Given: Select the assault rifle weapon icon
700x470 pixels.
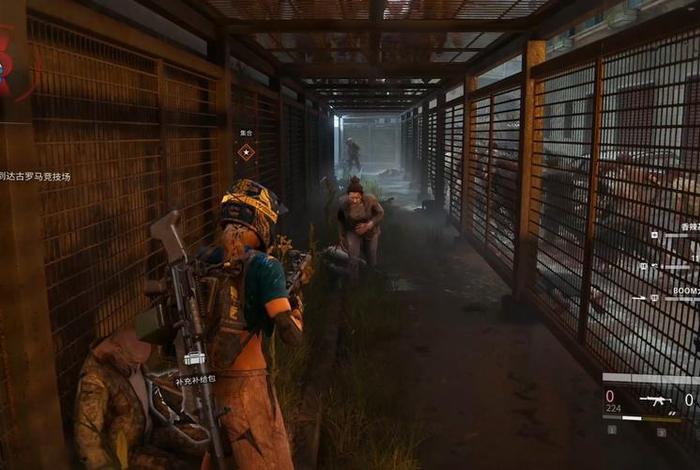Looking at the screenshot, I should pyautogui.click(x=654, y=400).
